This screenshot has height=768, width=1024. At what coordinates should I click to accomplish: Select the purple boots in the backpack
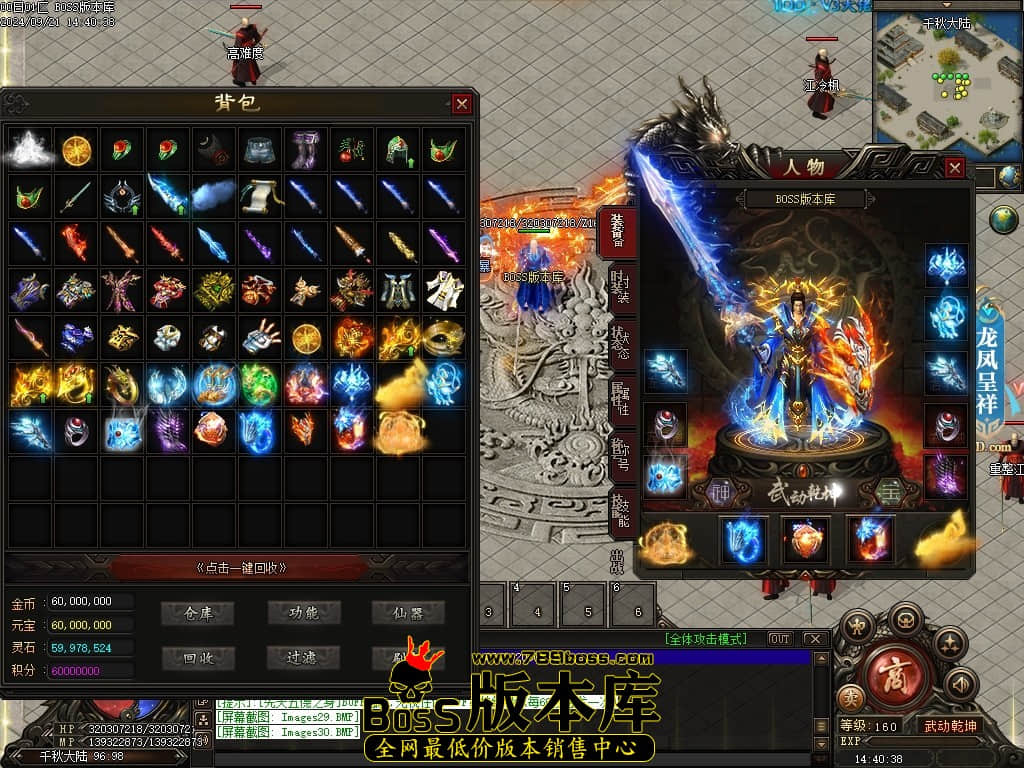[307, 150]
